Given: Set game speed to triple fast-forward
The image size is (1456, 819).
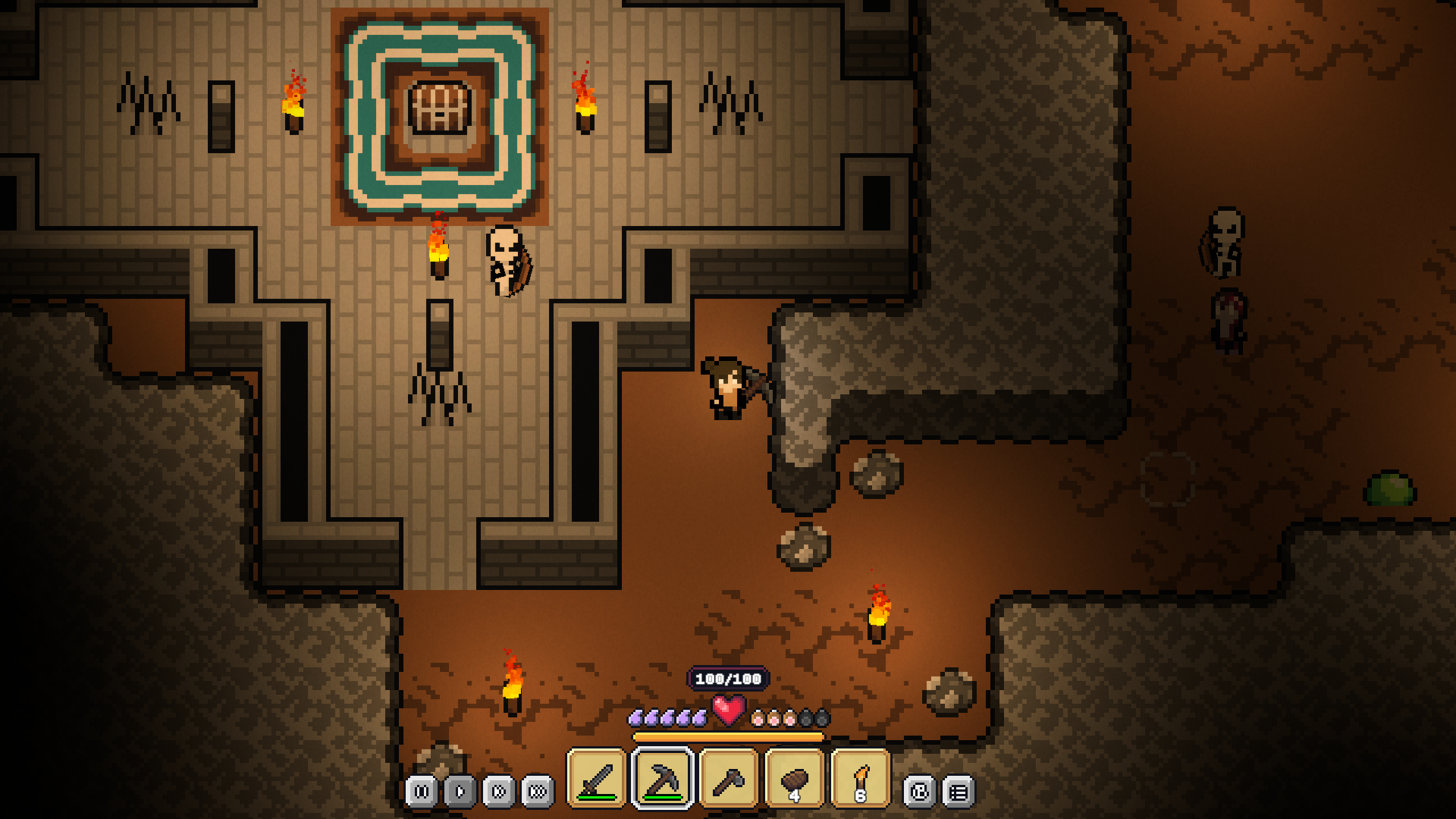Looking at the screenshot, I should pos(538,792).
